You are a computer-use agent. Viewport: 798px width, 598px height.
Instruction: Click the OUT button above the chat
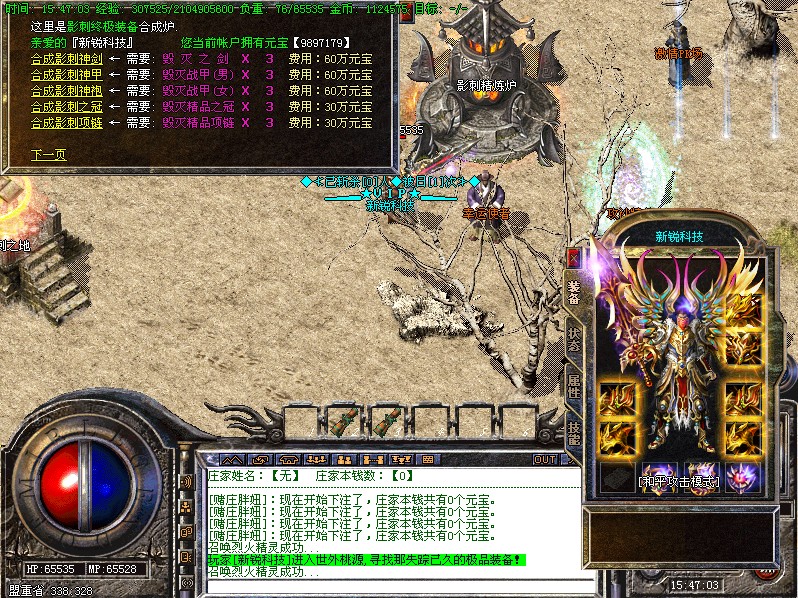tap(545, 460)
